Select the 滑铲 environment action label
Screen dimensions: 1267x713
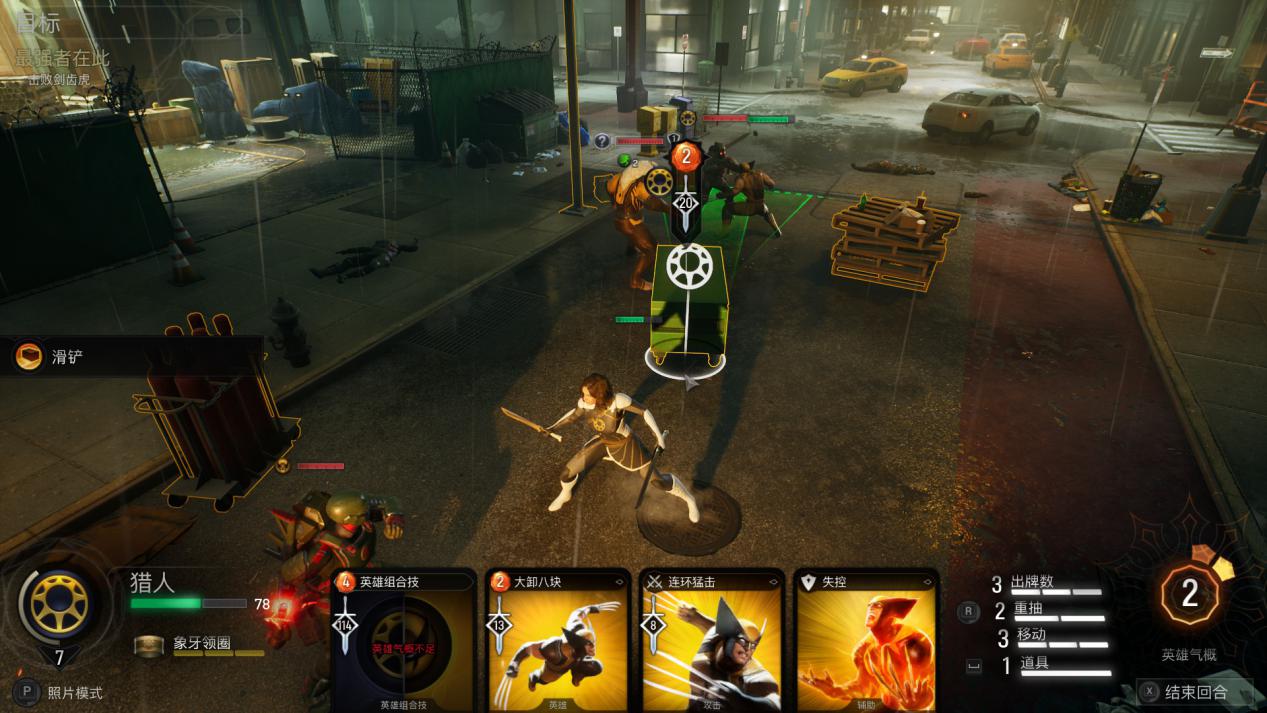(66, 356)
